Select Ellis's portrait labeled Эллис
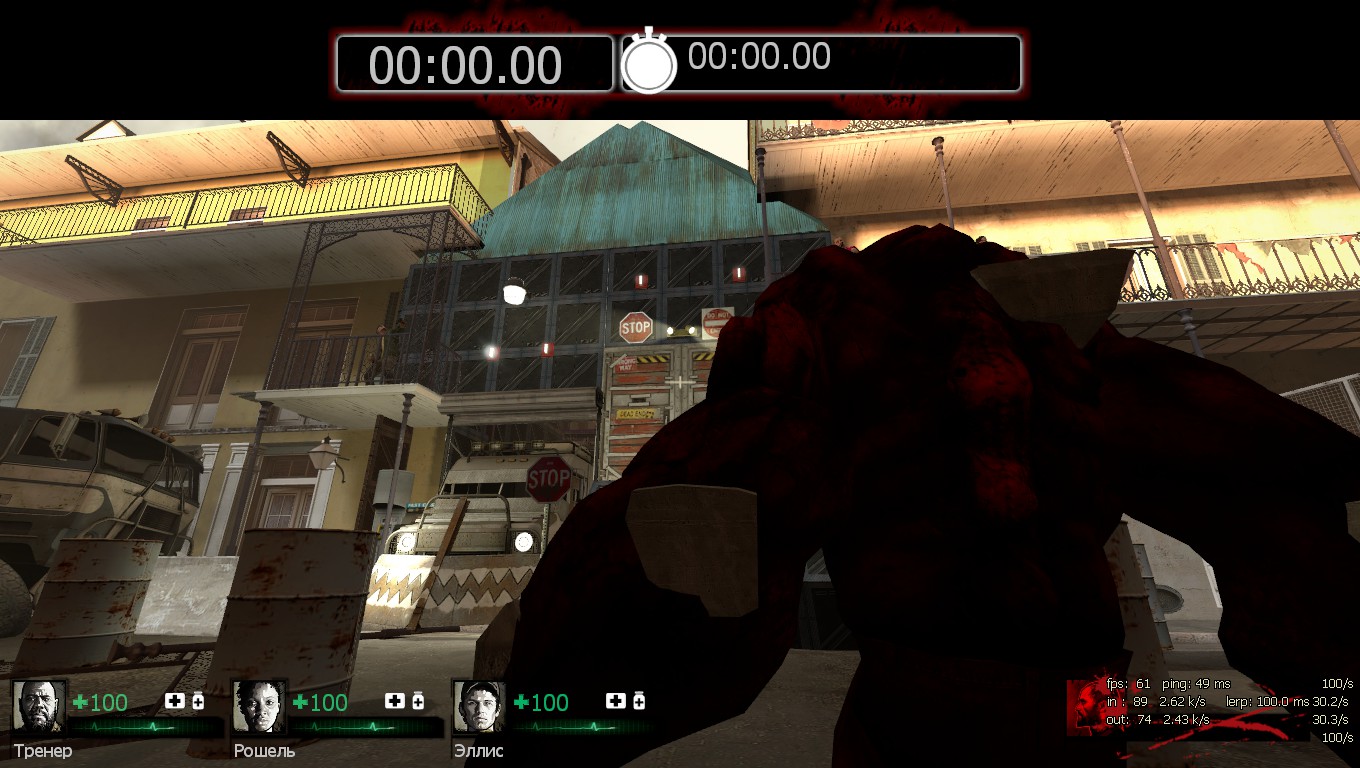Screen dimensions: 1360x768 point(479,706)
